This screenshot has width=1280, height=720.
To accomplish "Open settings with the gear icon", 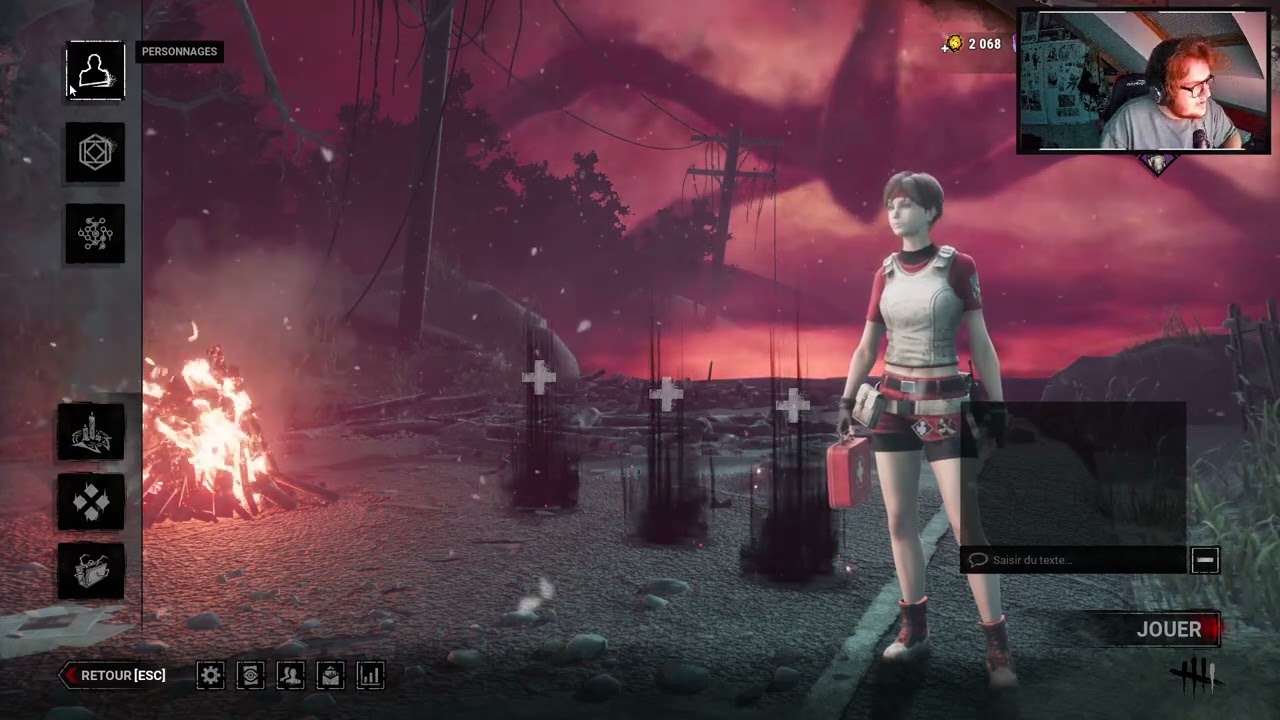I will pos(210,675).
